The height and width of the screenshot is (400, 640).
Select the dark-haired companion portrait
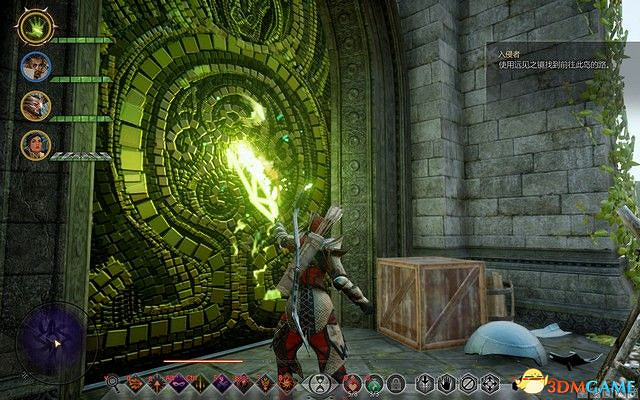pos(36,145)
